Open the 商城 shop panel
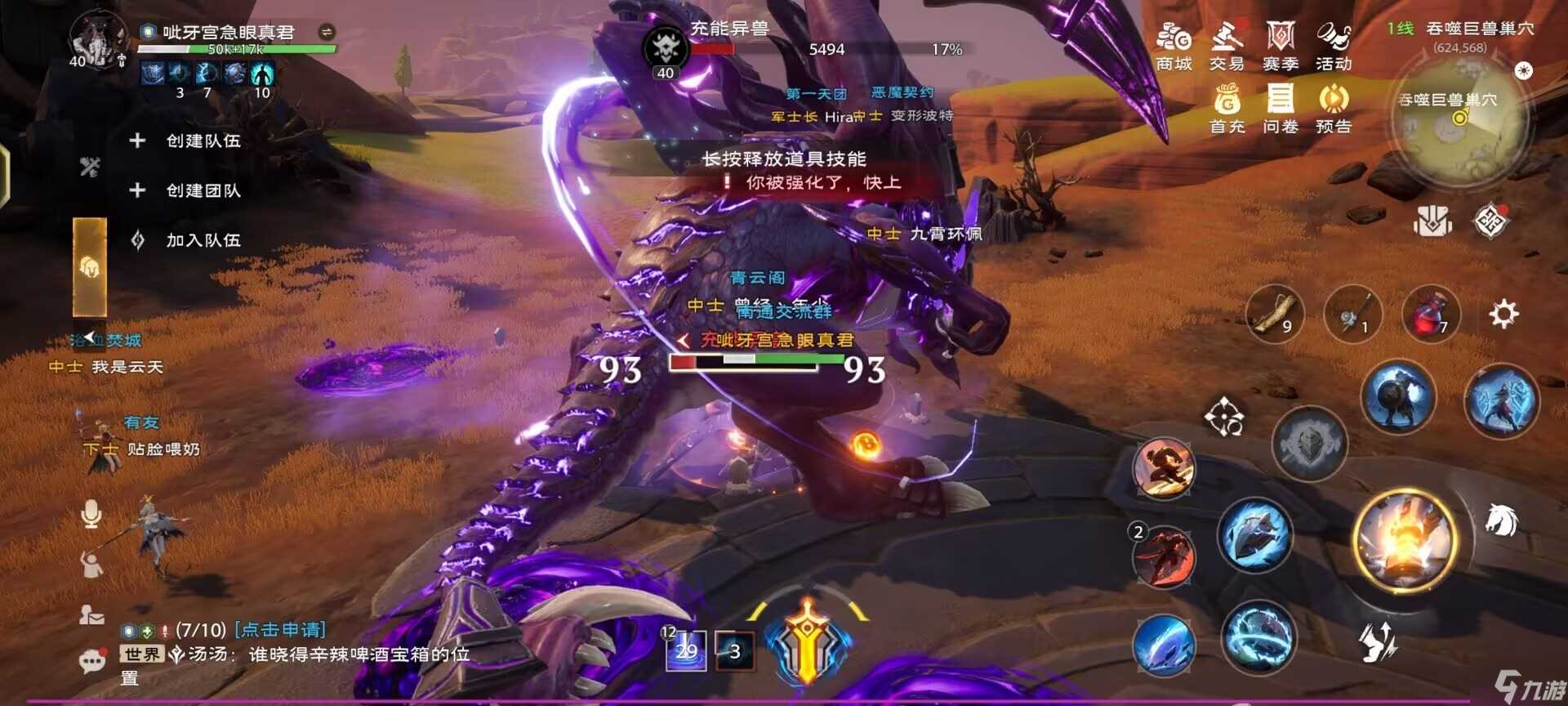 tap(1174, 45)
